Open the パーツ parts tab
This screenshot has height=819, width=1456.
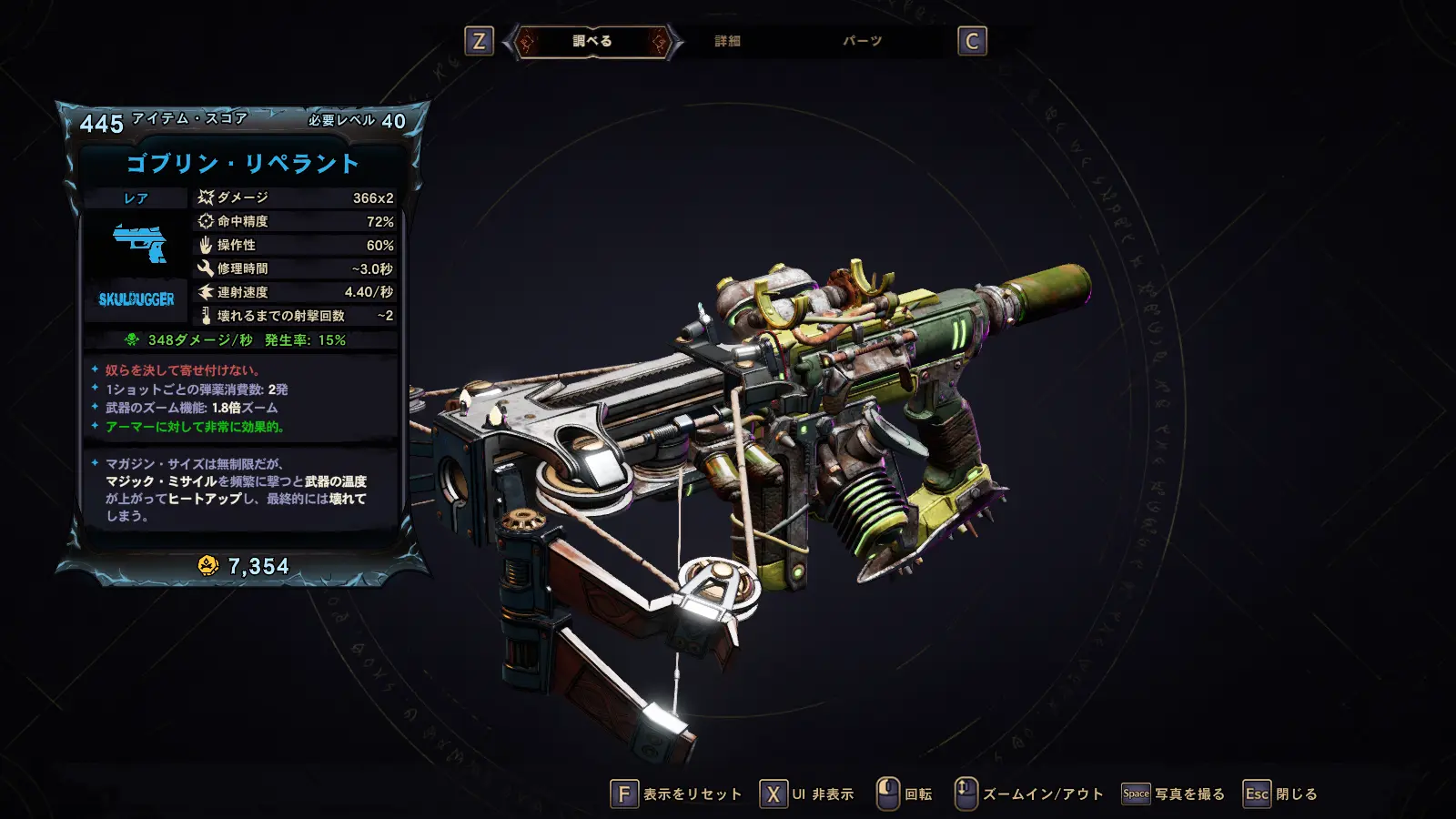[x=862, y=41]
